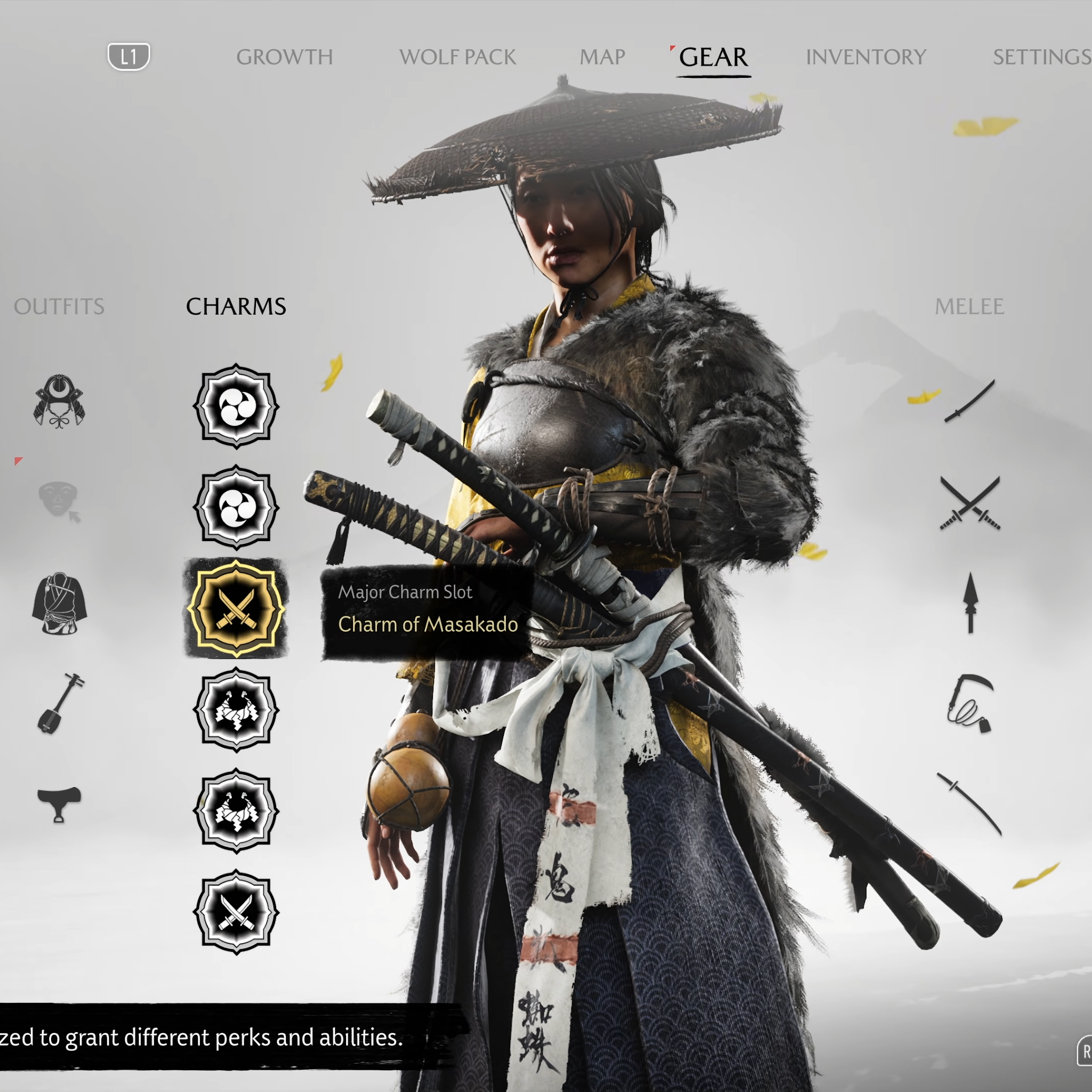Screen dimensions: 1092x1092
Task: Open the kimono armor slot
Action: [59, 603]
